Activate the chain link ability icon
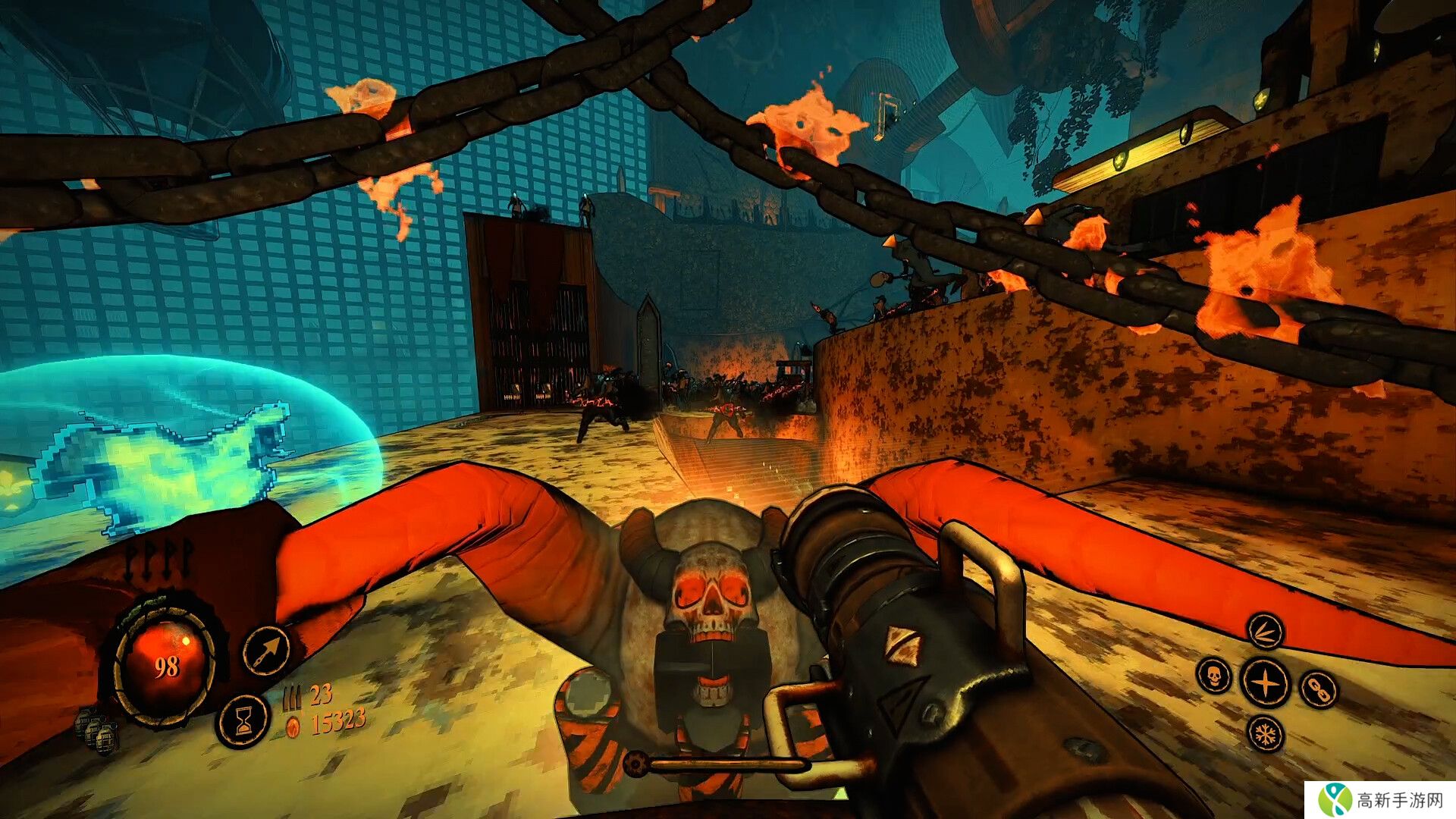Screen dimensions: 1456x819 pos(1319,689)
